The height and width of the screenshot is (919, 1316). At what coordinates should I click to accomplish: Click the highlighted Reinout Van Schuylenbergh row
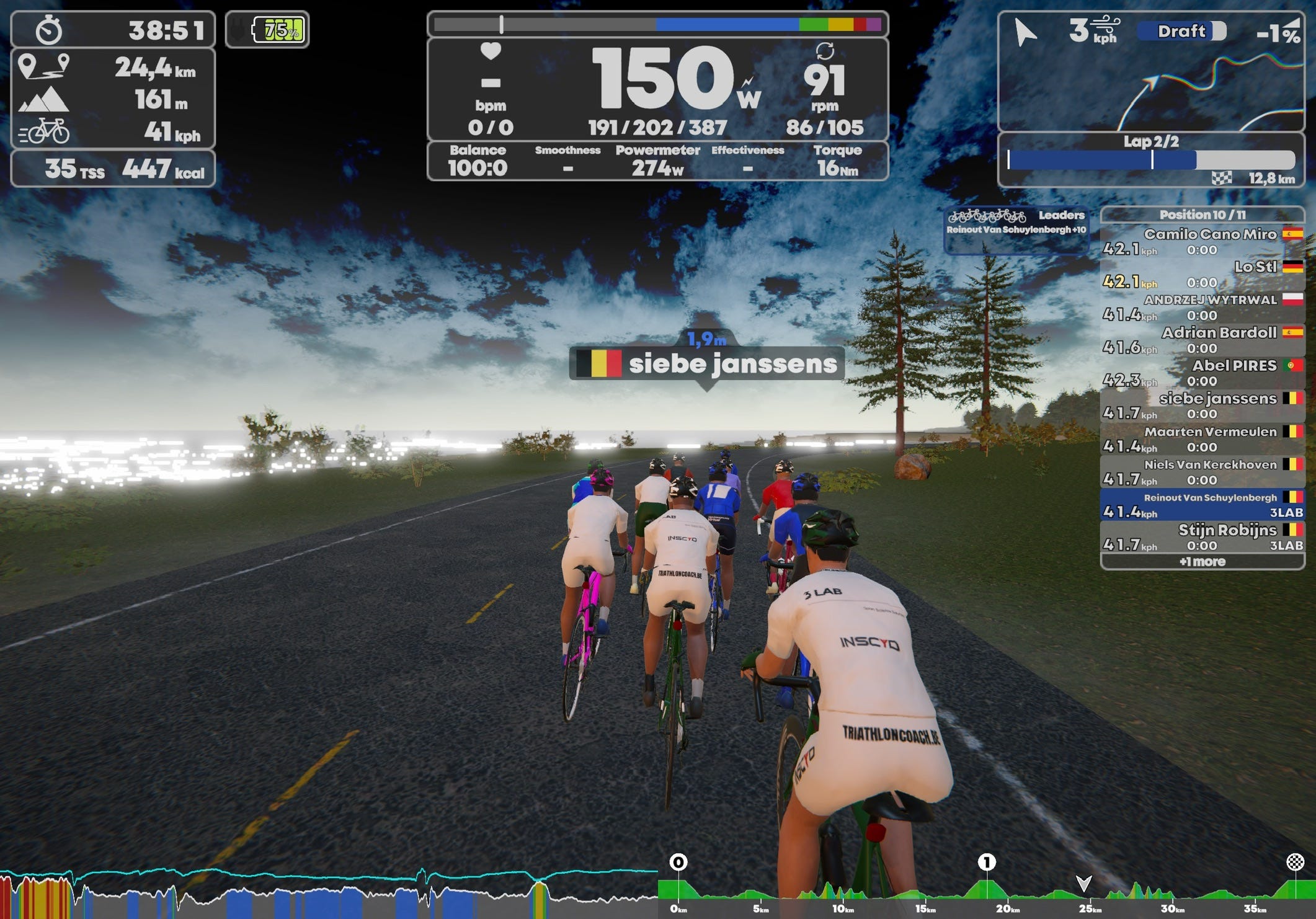[1202, 505]
